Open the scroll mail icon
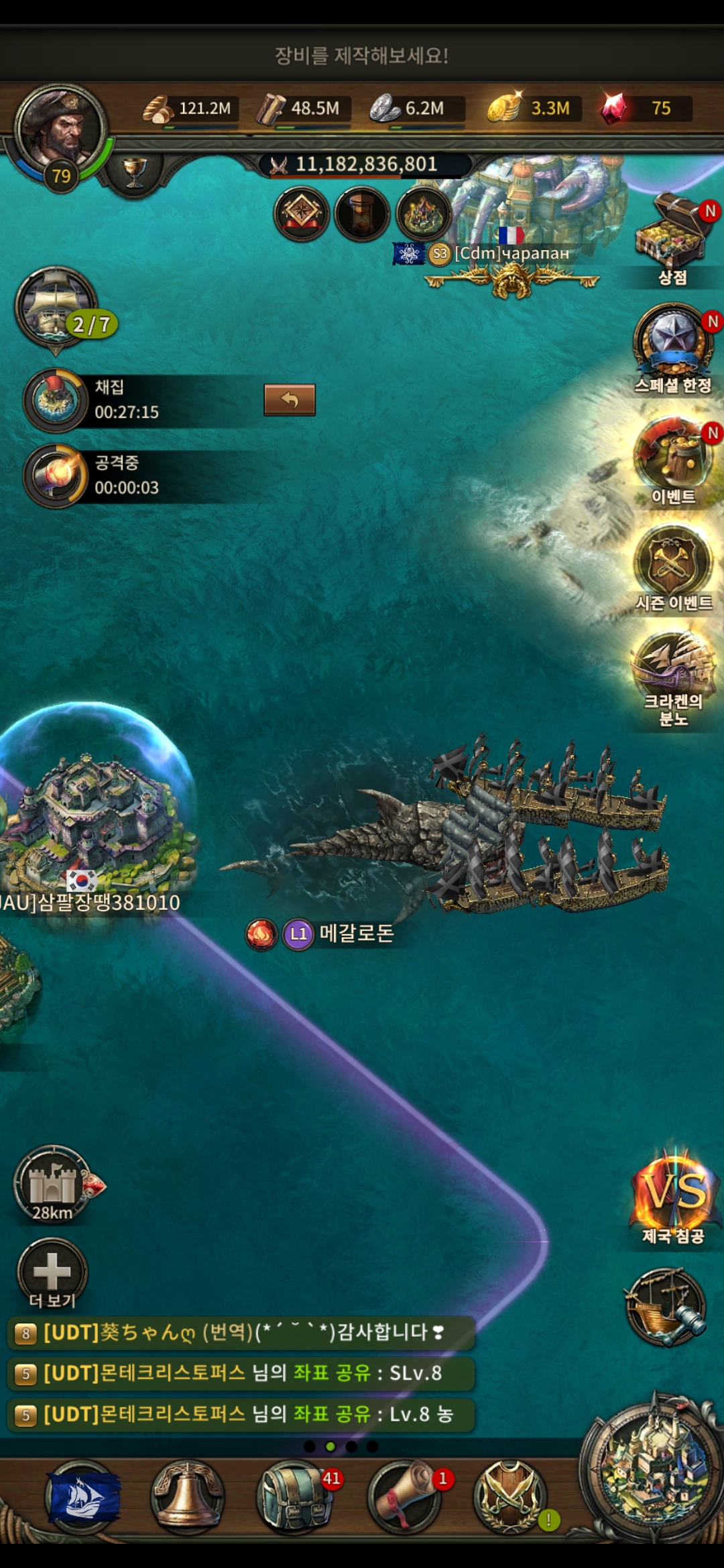 [x=404, y=1497]
